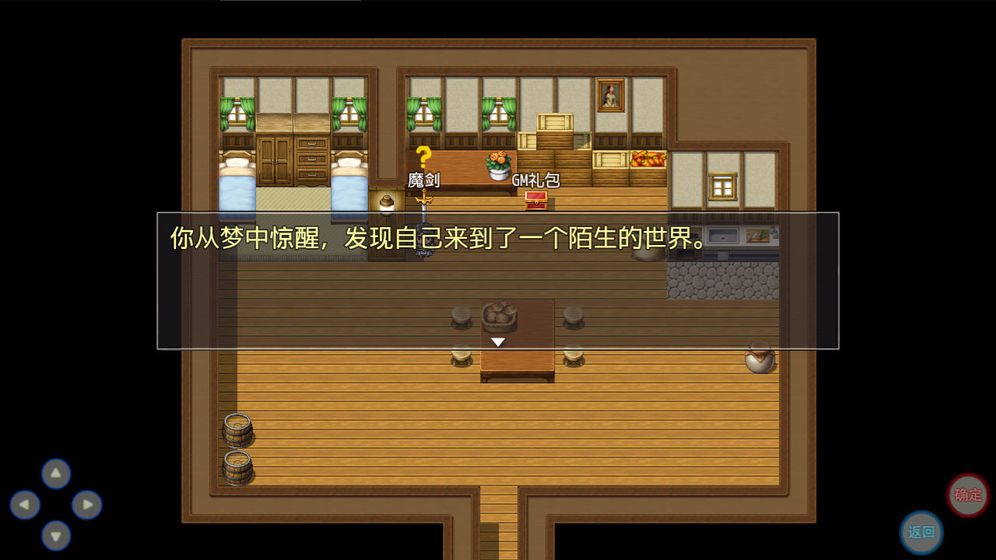Advance the dialogue with the white arrow
This screenshot has width=996, height=560.
point(497,342)
